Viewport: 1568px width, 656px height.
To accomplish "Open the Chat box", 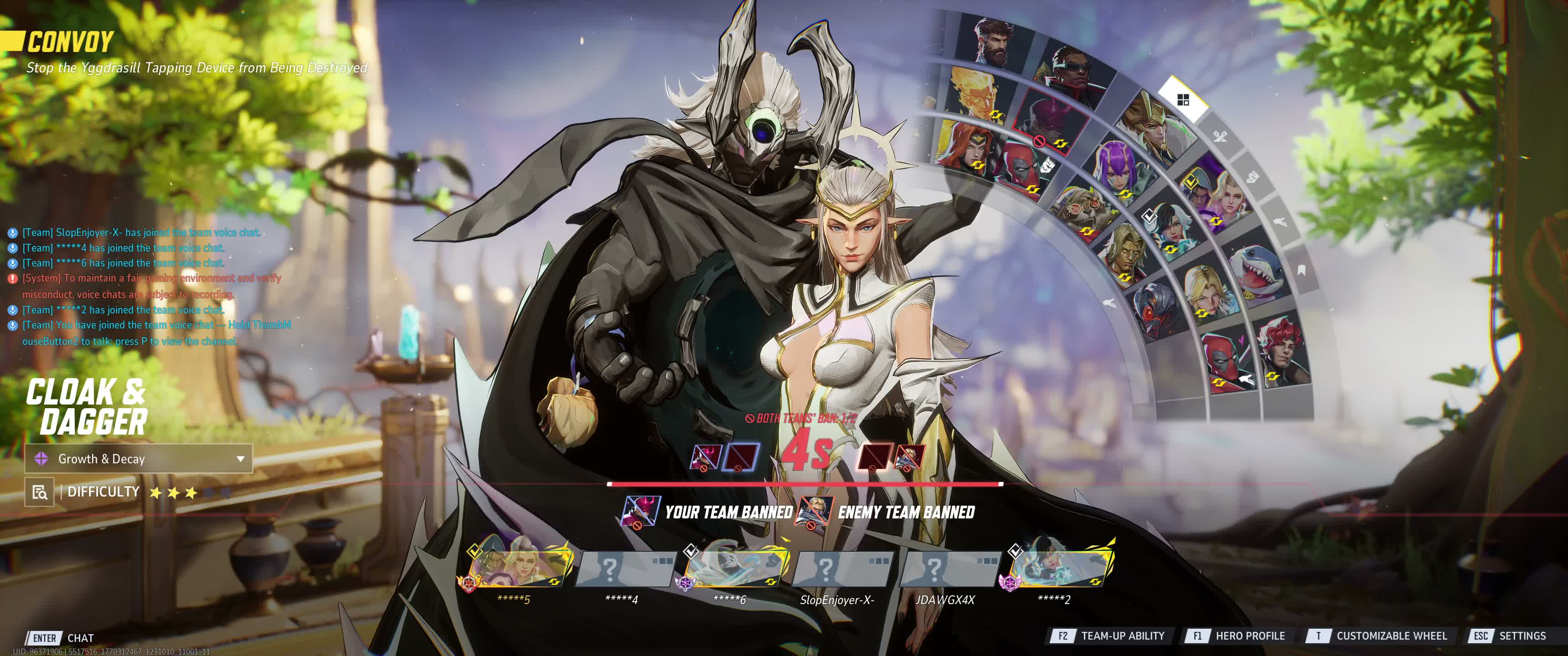I will point(80,638).
